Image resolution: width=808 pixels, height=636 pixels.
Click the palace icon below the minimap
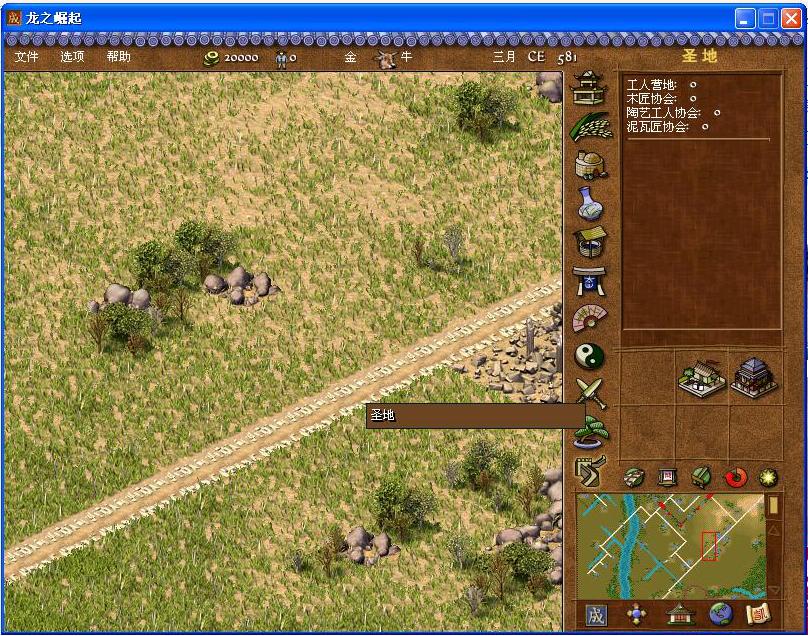(x=678, y=615)
